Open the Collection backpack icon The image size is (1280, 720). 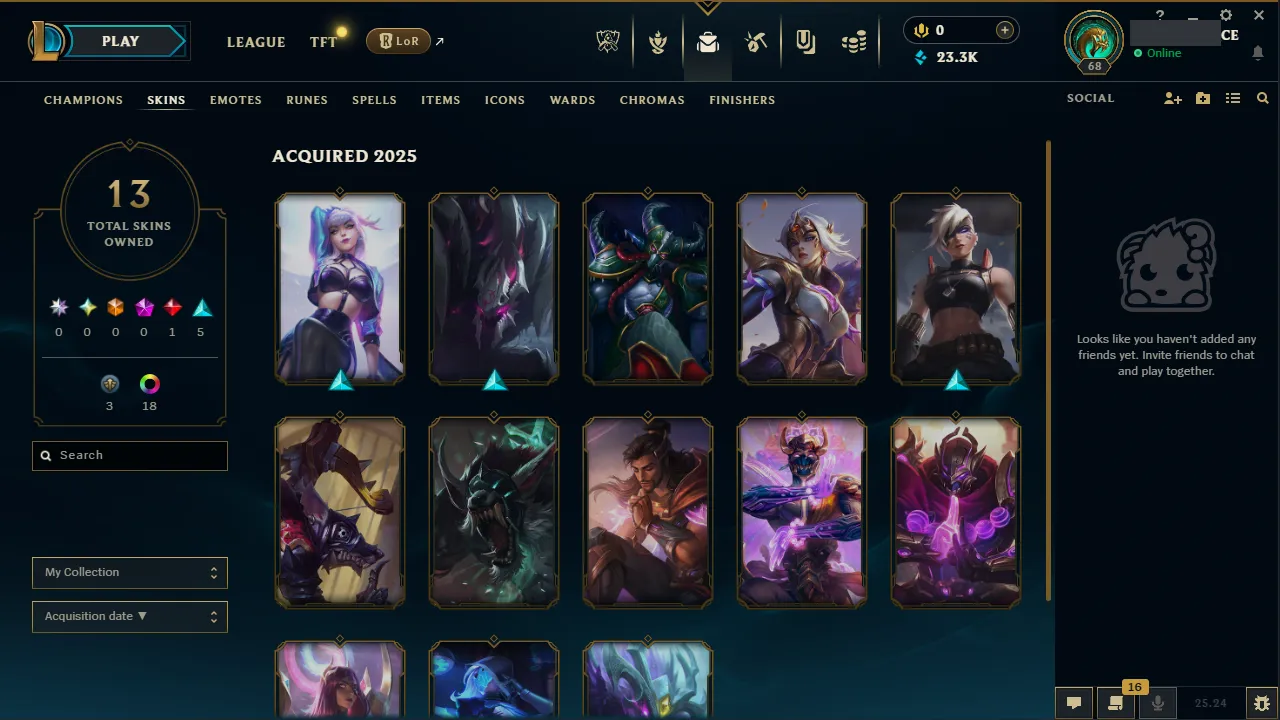click(x=708, y=42)
